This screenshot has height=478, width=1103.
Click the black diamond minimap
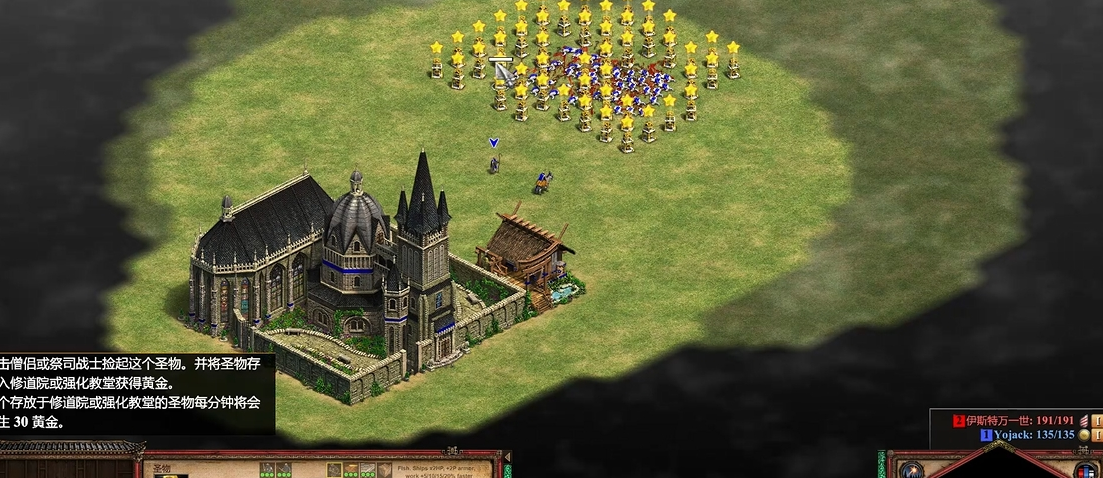[998, 468]
